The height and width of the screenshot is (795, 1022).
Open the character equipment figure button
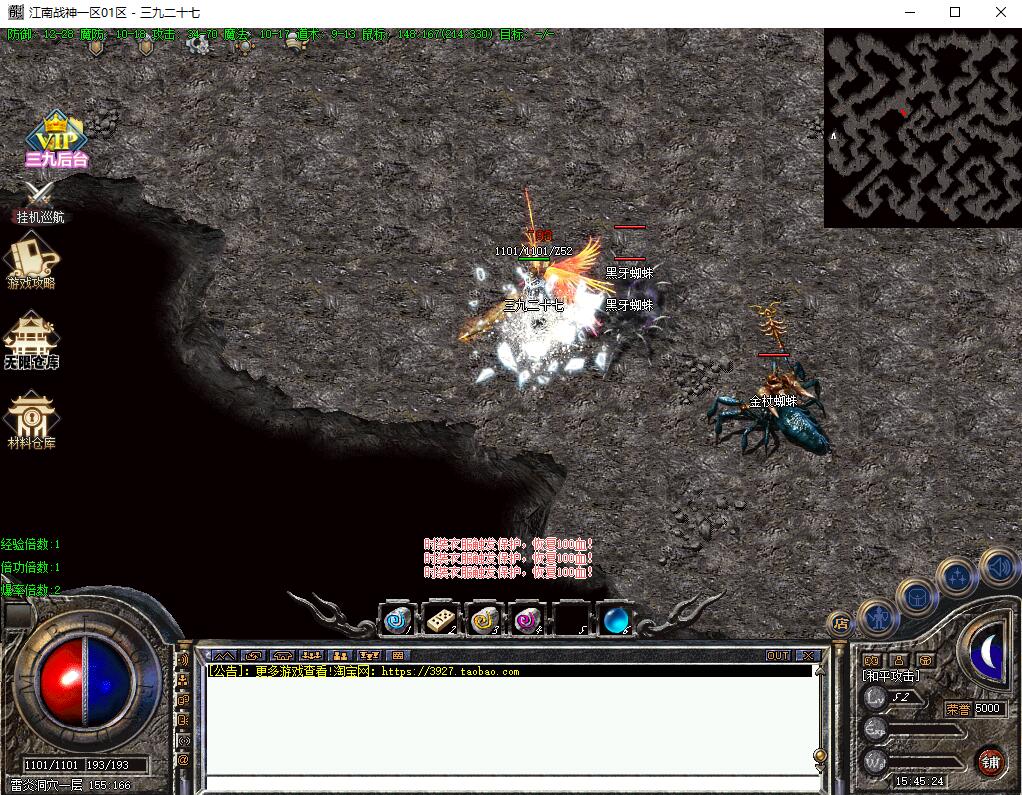[877, 619]
